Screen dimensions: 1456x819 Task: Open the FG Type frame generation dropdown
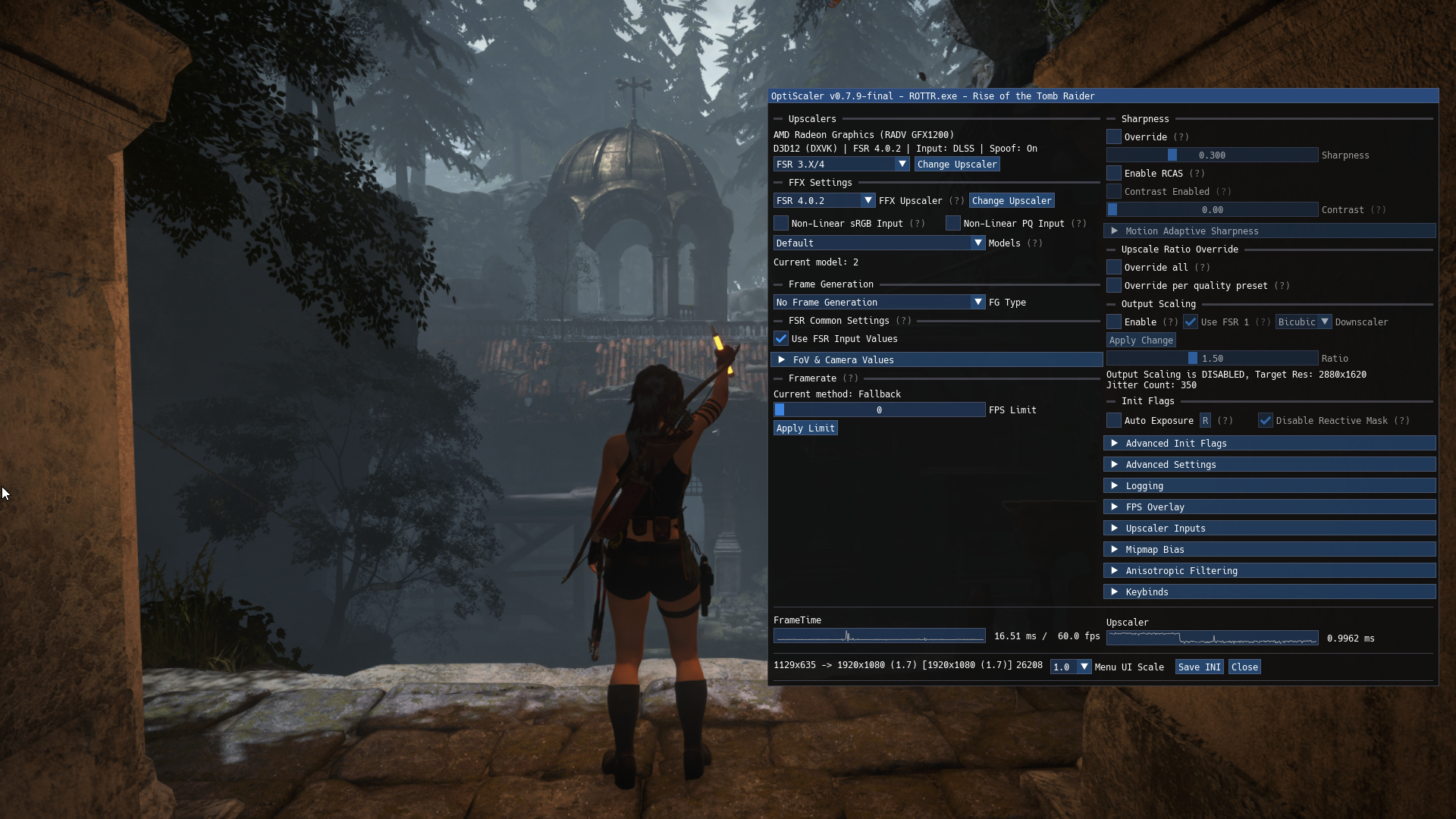point(879,303)
